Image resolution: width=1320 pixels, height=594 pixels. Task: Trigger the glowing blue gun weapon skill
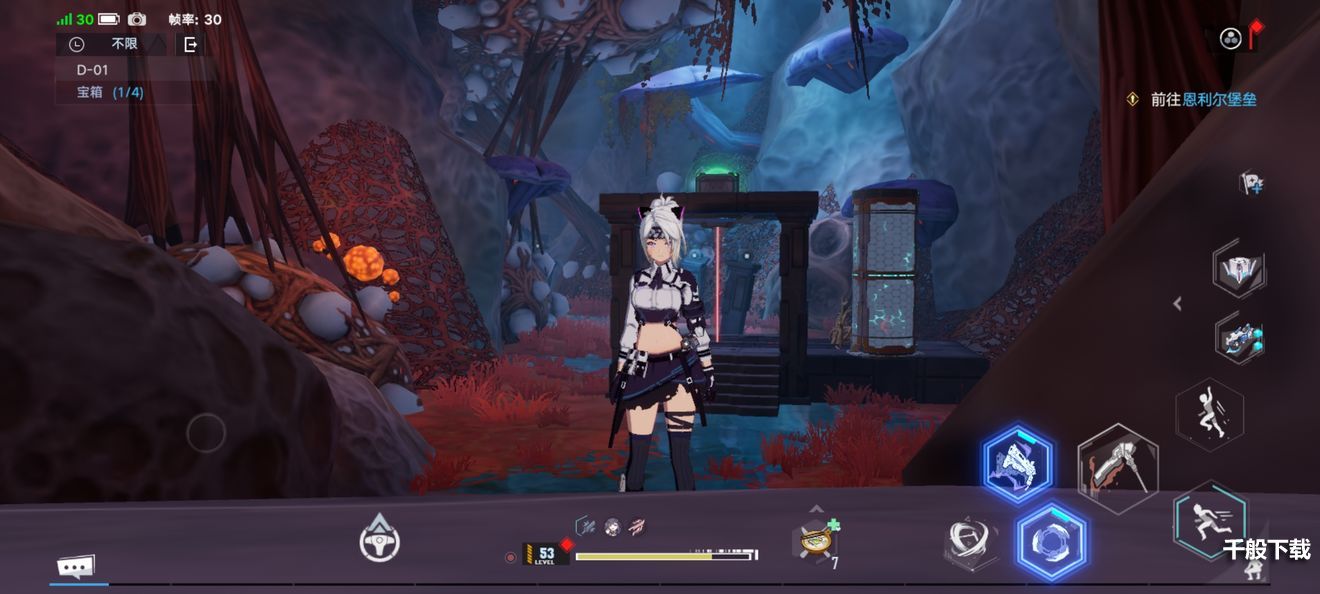[x=1017, y=465]
